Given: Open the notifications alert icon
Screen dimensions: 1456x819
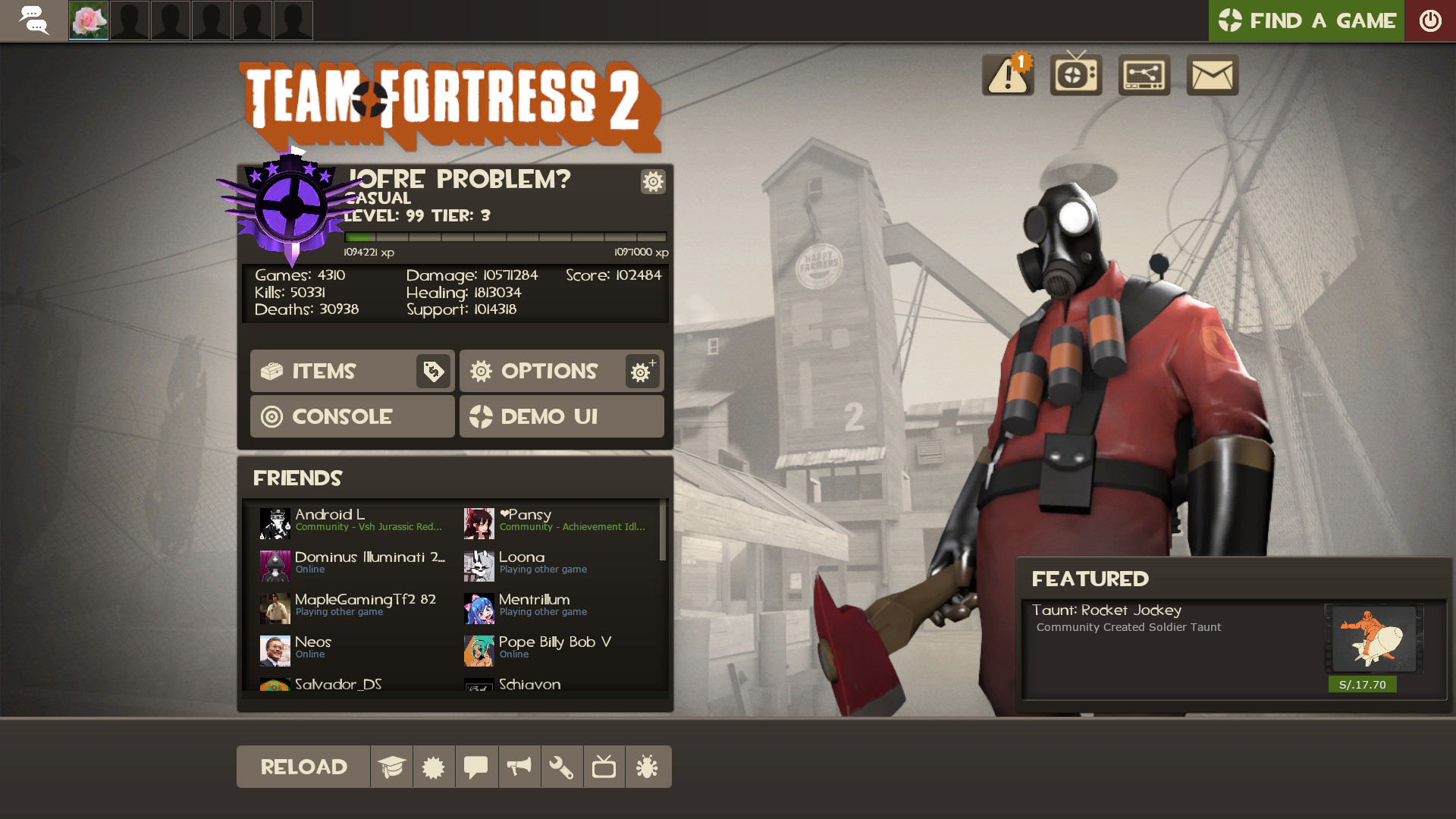Looking at the screenshot, I should [x=1007, y=74].
